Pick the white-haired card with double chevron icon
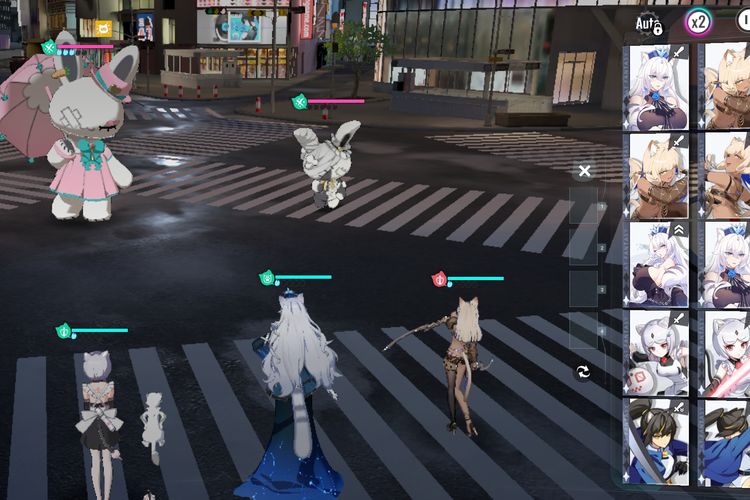This screenshot has height=500, width=750. (658, 263)
